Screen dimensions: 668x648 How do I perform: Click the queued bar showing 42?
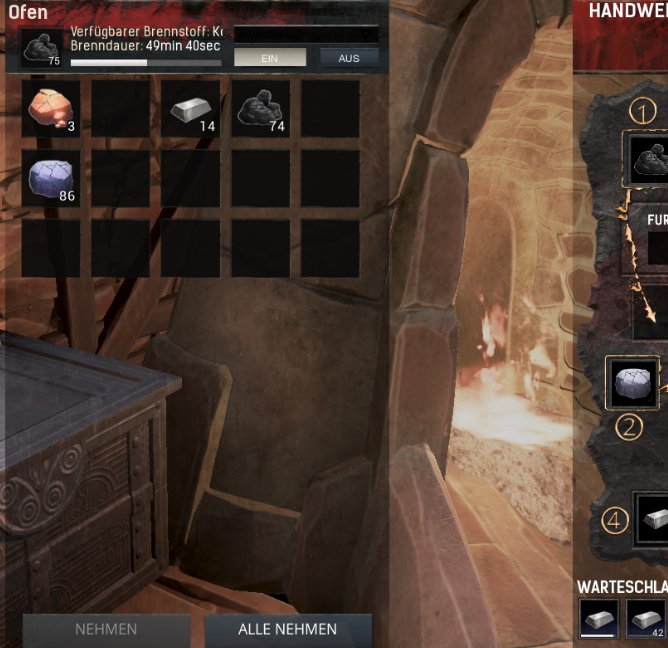tap(647, 618)
